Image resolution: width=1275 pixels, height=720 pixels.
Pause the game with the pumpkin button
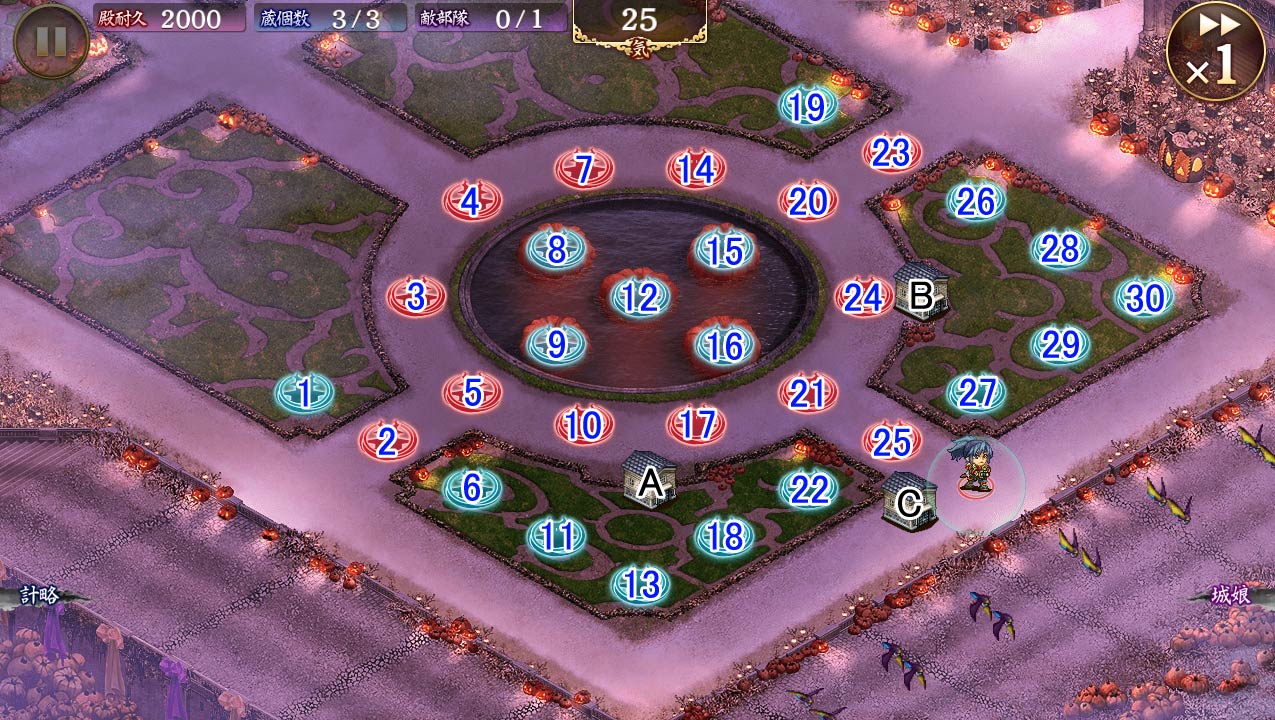(50, 41)
